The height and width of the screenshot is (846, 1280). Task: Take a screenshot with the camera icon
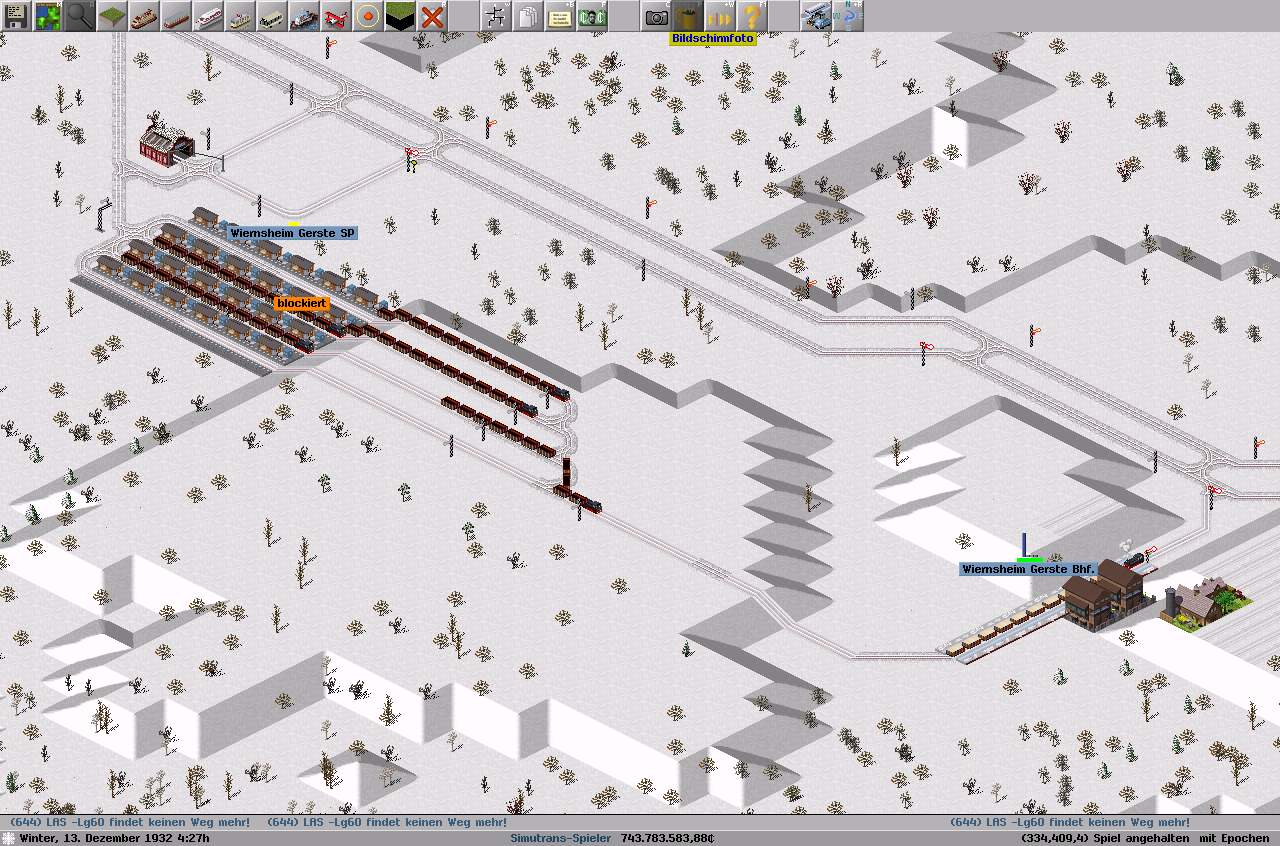tap(655, 16)
